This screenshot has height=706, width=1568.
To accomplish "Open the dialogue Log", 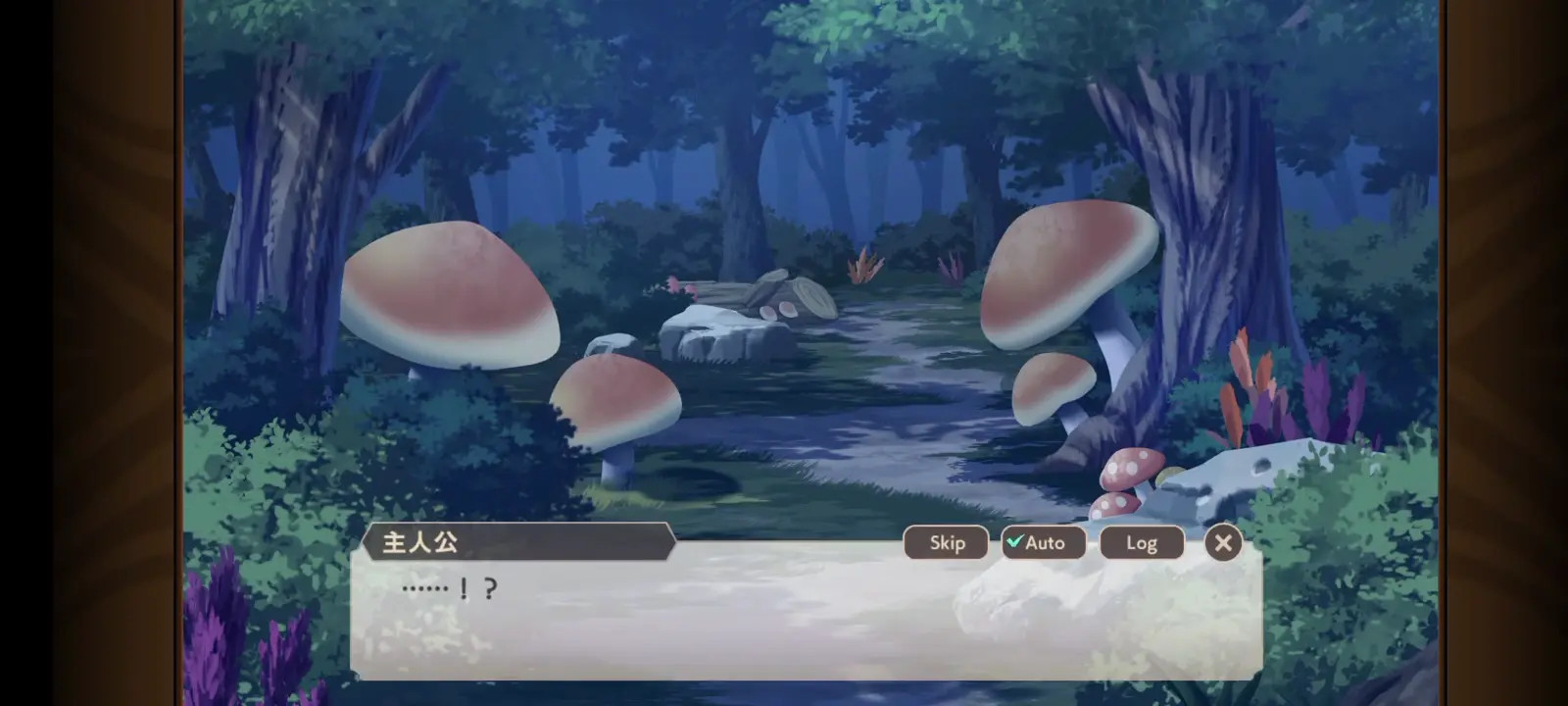I will [1141, 542].
